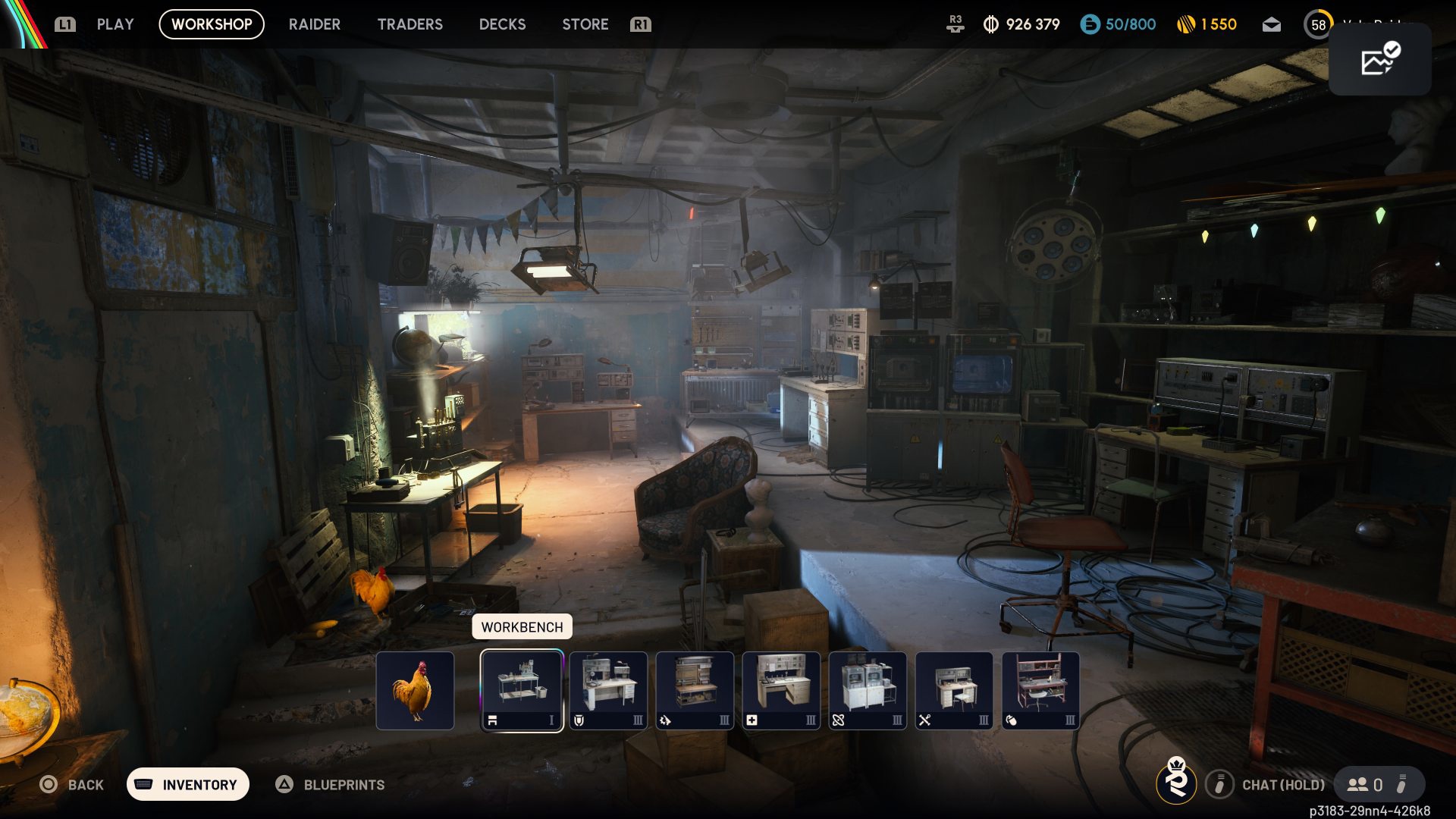Click the screenshot saved notification overlay

click(1379, 60)
